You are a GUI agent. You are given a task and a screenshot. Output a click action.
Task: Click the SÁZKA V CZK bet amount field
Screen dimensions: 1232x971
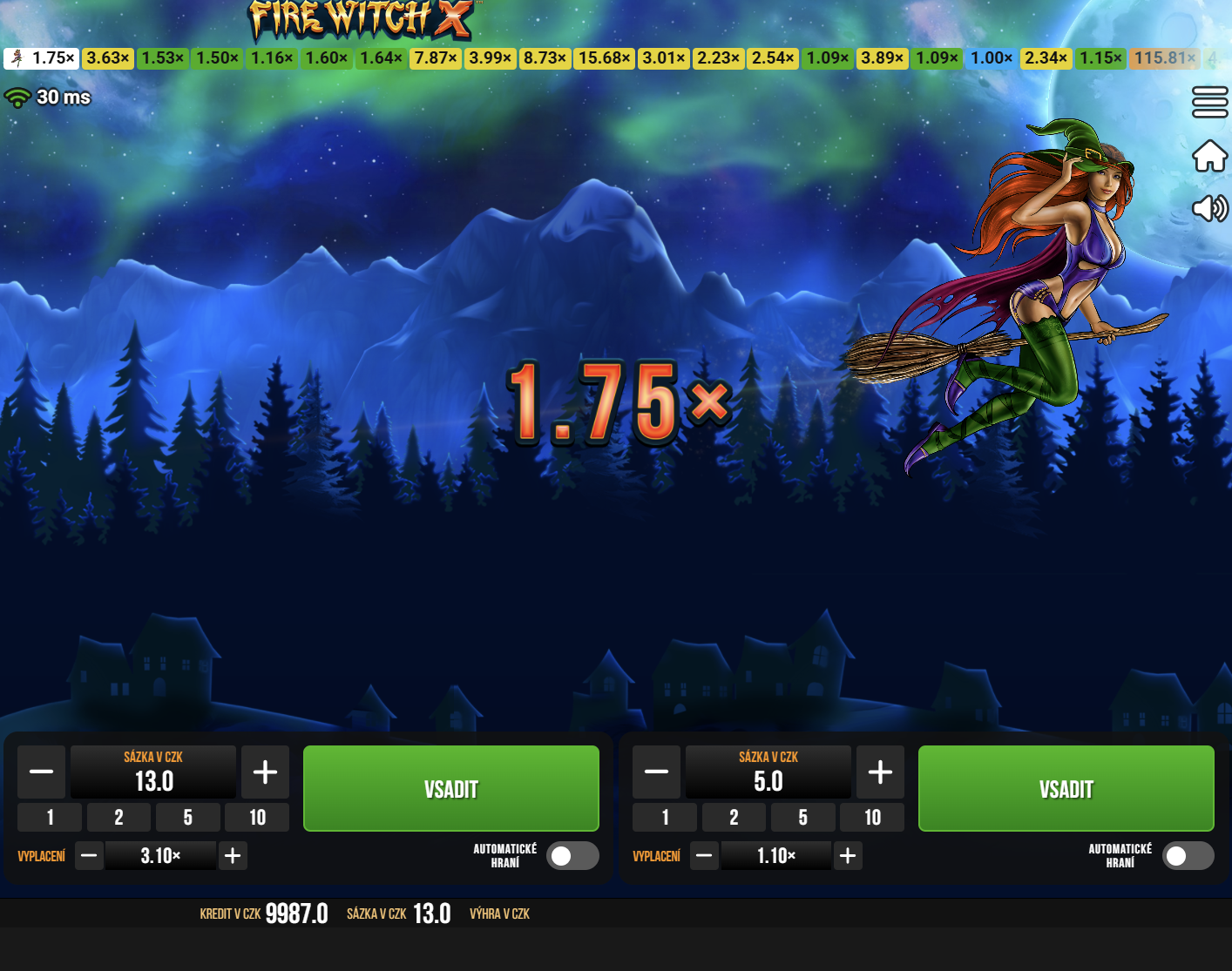(x=153, y=772)
